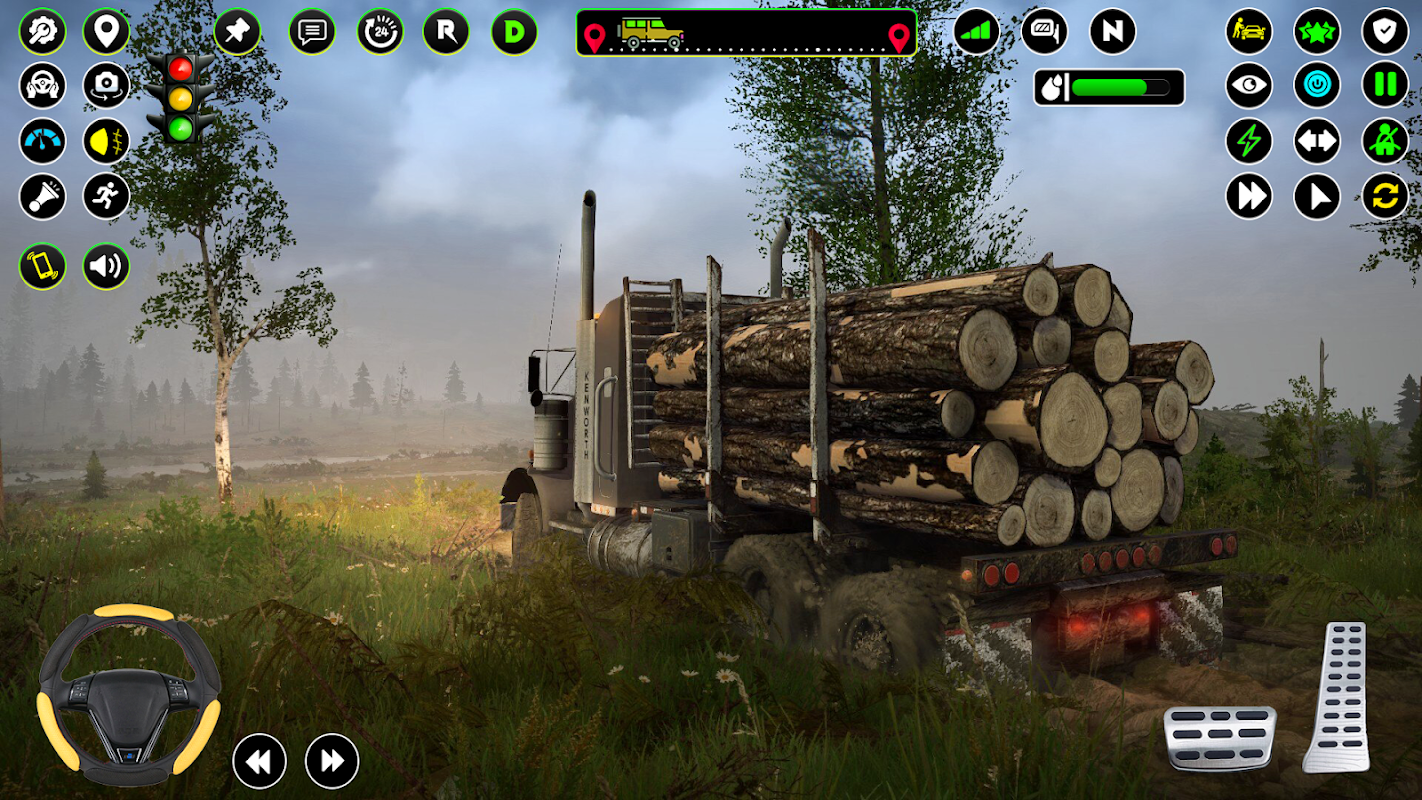Switch the camera view
Image resolution: width=1422 pixels, height=800 pixels.
pos(106,86)
